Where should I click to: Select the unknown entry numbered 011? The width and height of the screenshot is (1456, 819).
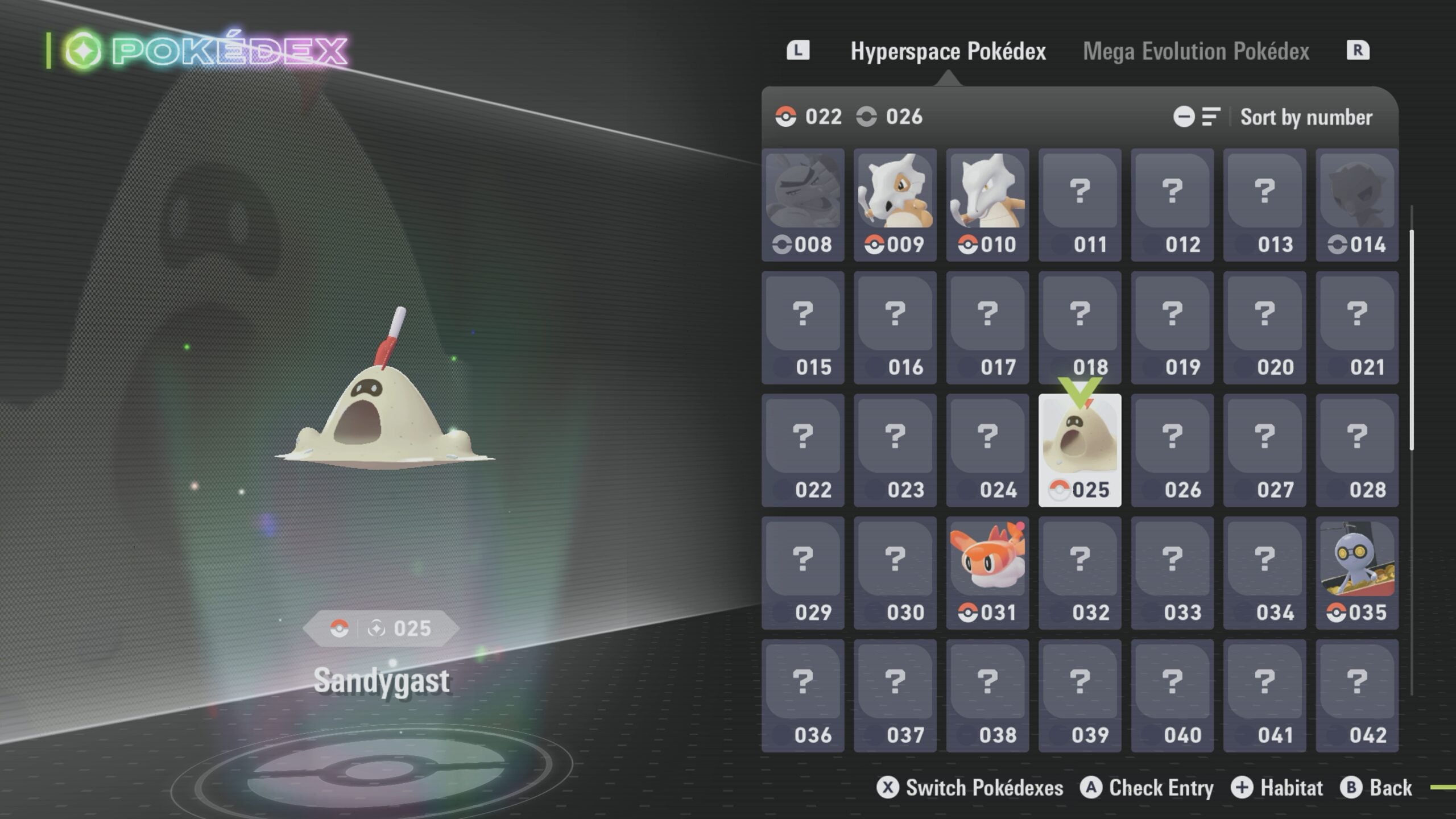[x=1079, y=205]
